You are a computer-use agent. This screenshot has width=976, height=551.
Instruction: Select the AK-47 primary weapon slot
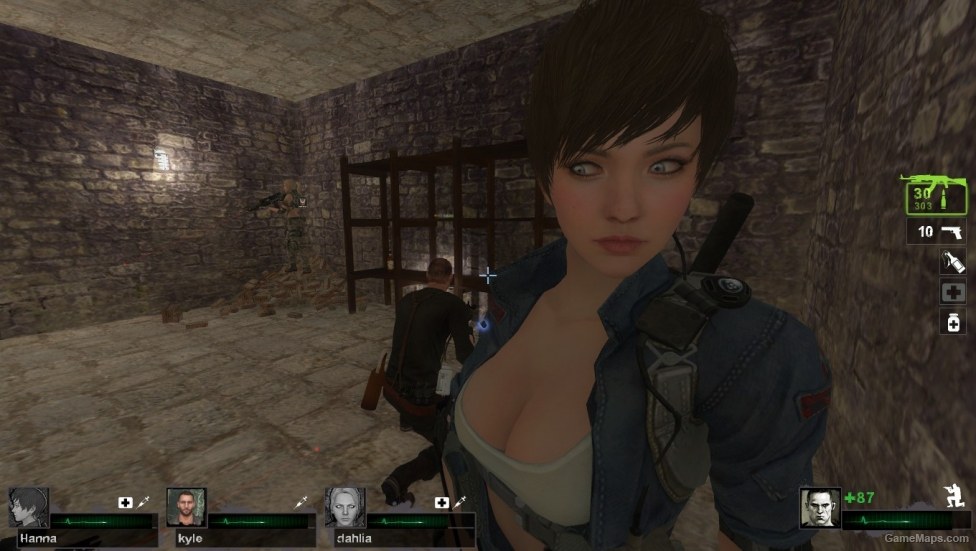click(936, 195)
